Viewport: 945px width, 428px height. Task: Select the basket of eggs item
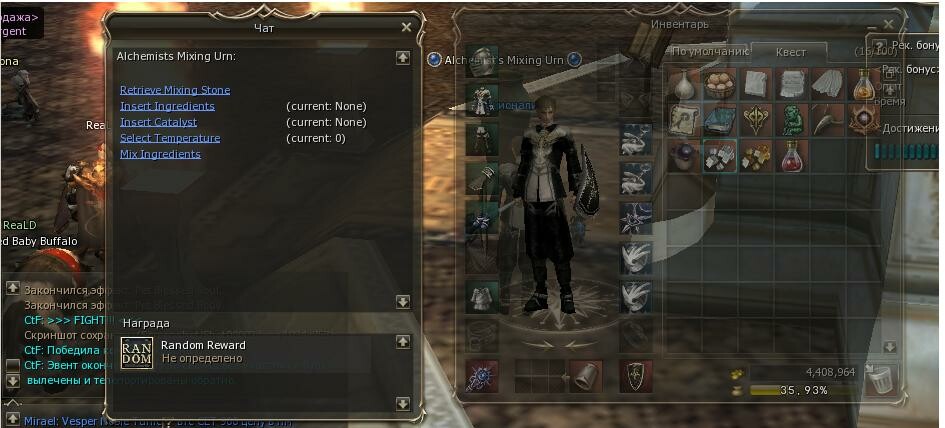[x=719, y=84]
